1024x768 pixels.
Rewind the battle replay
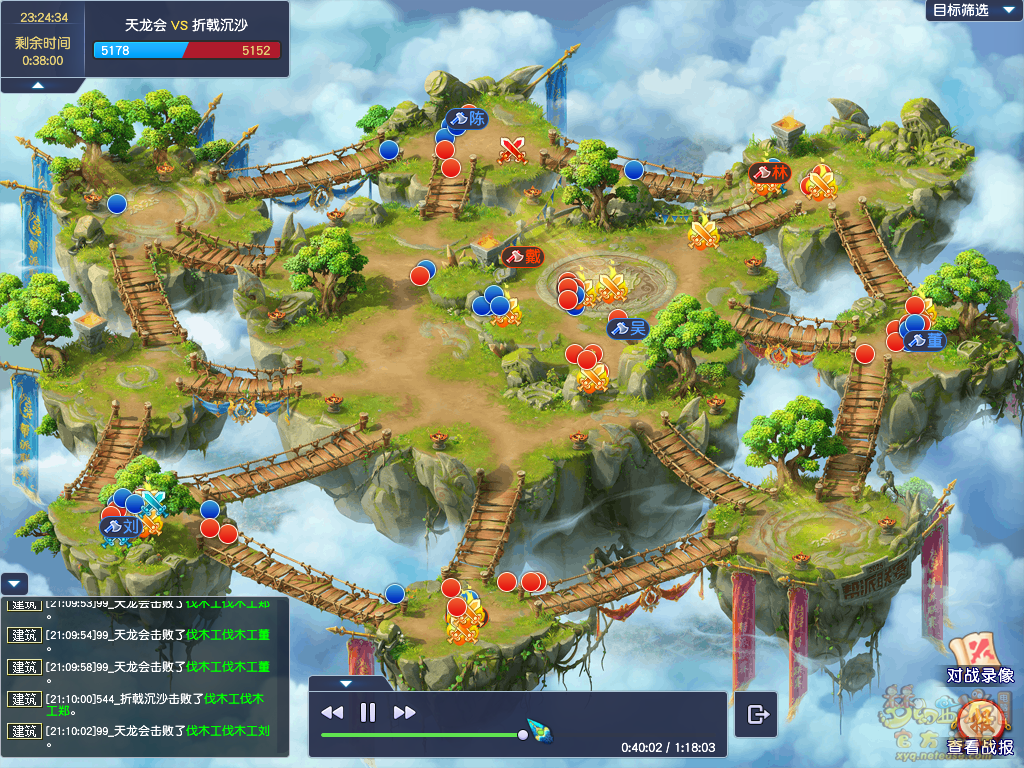pos(332,712)
